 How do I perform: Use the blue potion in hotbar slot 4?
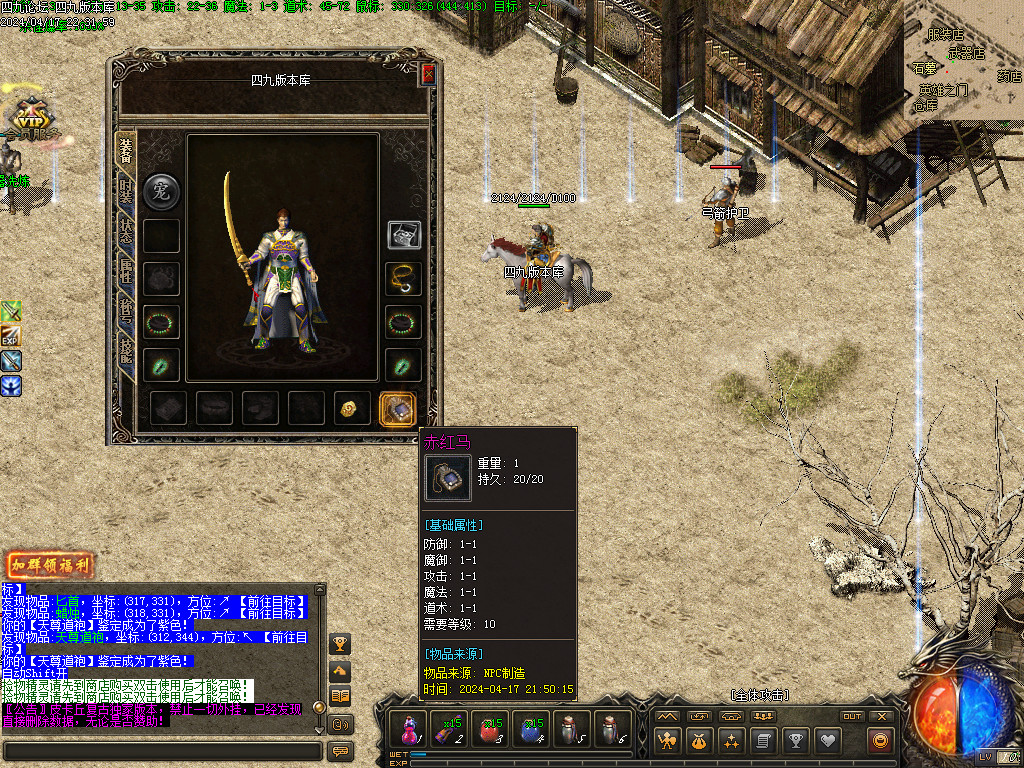[530, 729]
